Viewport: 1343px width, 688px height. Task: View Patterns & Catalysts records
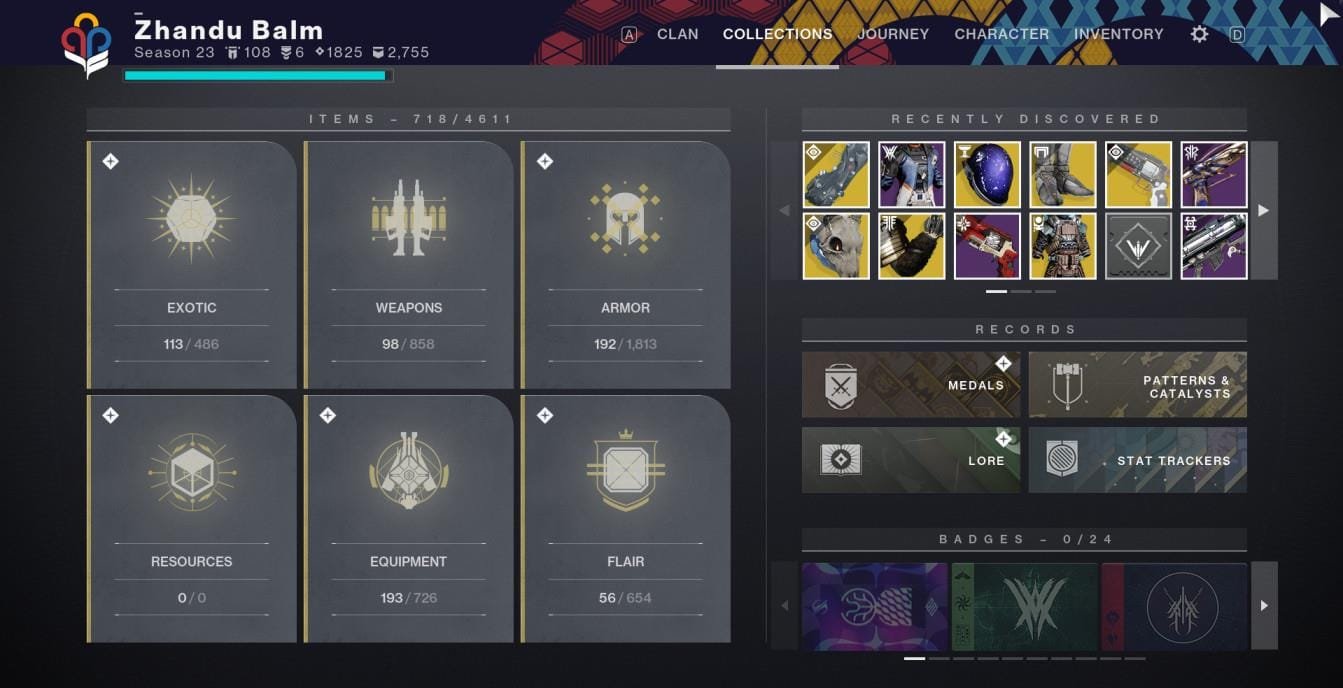point(1137,385)
